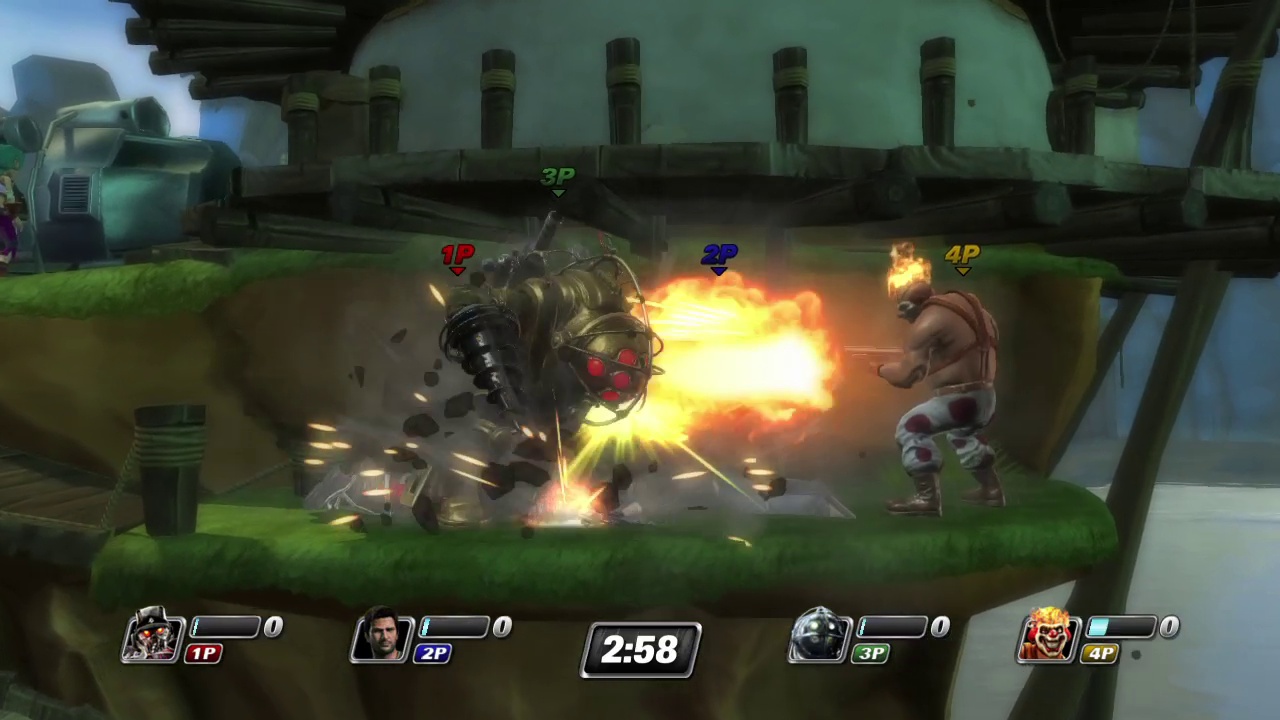This screenshot has width=1280, height=720.
Task: Select Big Daddy's 3P character portrait
Action: [820, 637]
